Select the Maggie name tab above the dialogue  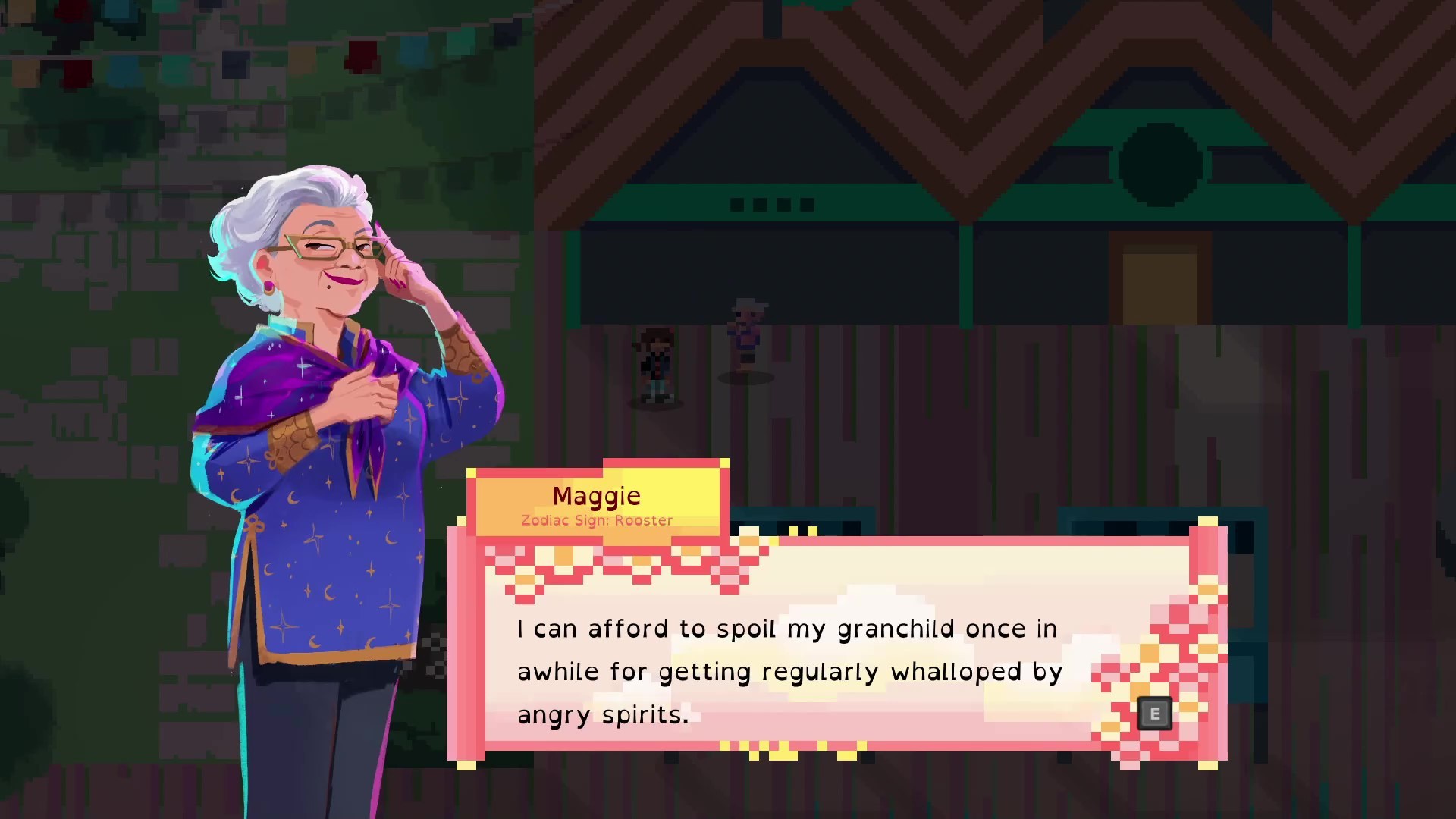coord(597,495)
